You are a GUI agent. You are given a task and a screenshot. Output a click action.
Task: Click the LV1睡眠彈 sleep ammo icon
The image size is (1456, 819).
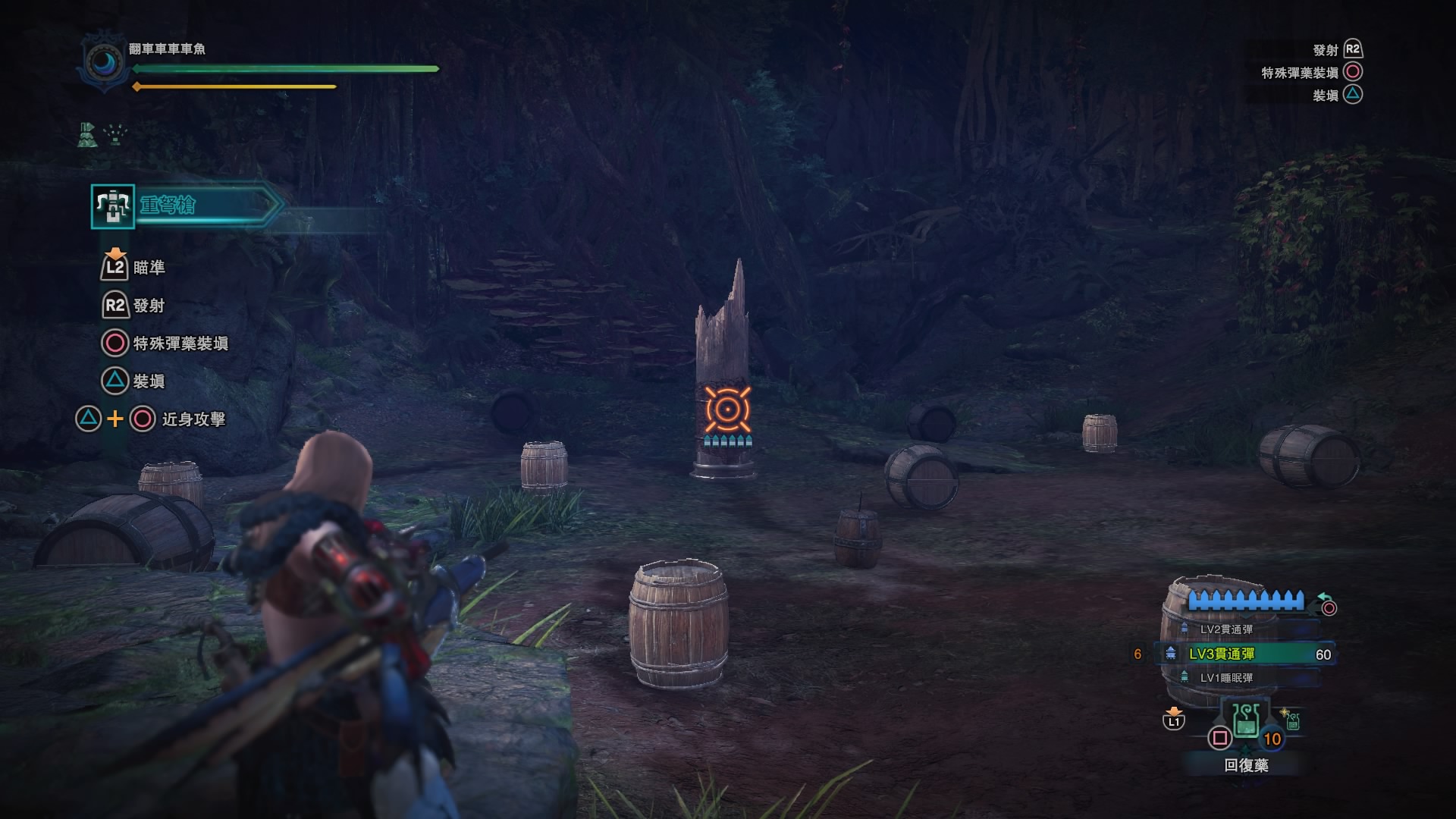click(x=1184, y=676)
